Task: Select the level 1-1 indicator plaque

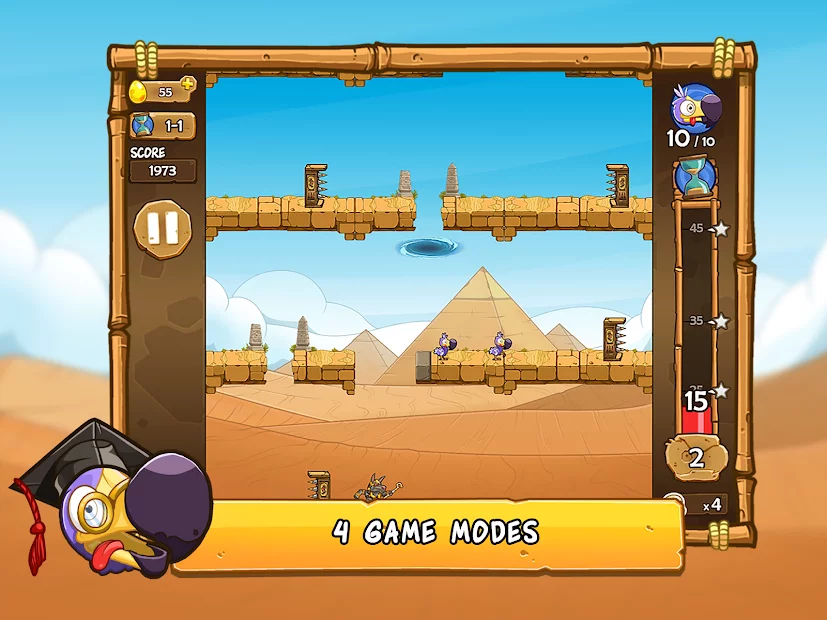Action: pos(163,126)
